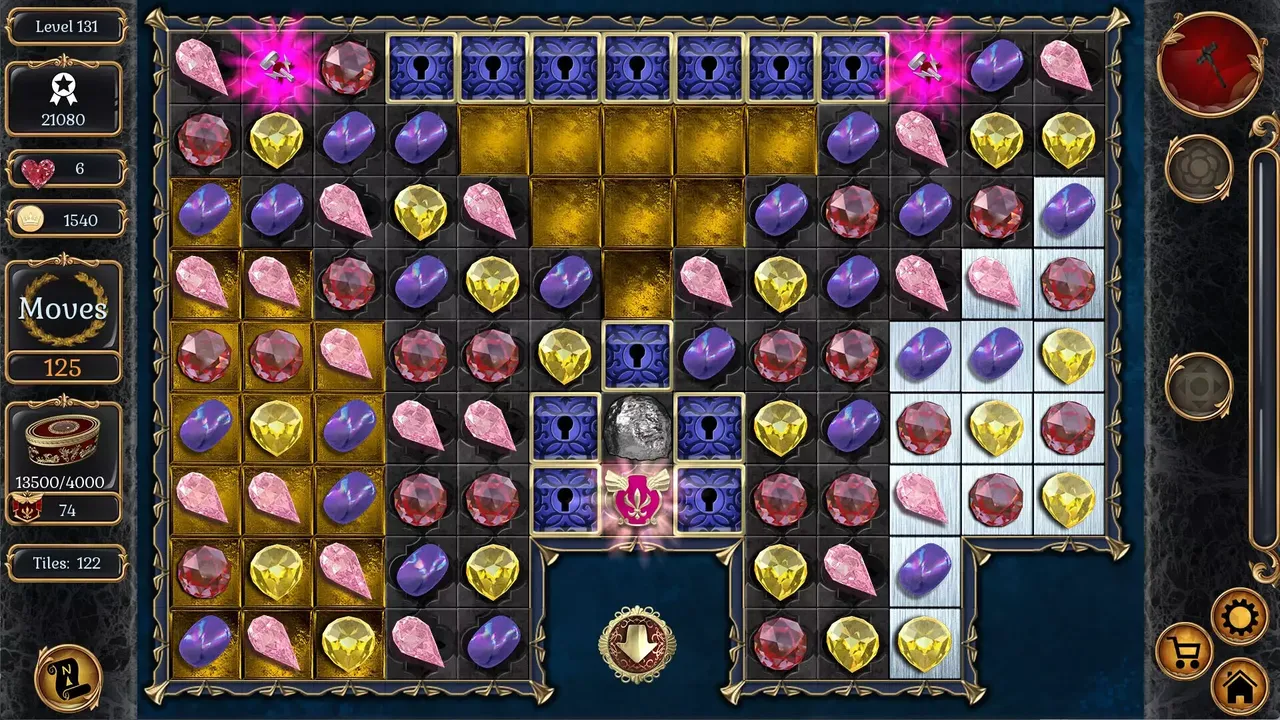The width and height of the screenshot is (1280, 720).
Task: Click the pink emblem tile in the center
Action: 637,499
